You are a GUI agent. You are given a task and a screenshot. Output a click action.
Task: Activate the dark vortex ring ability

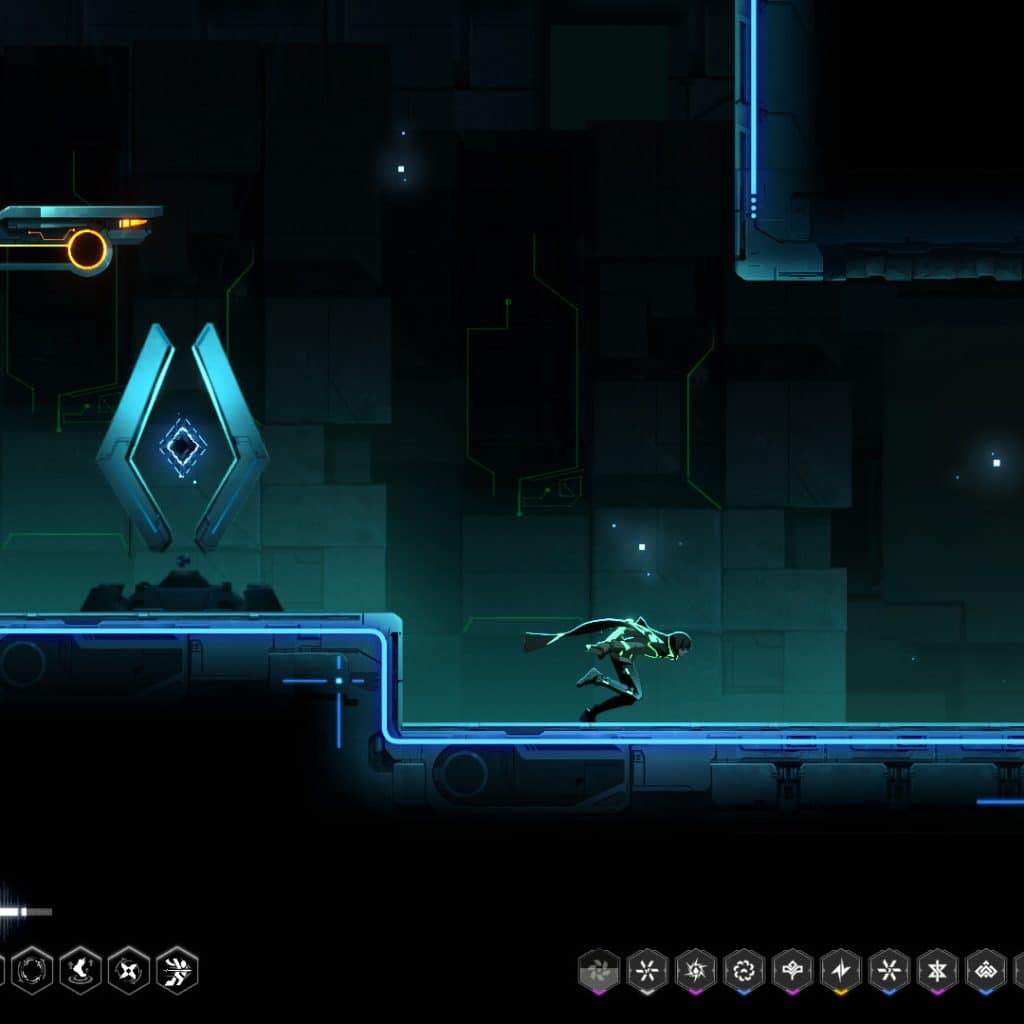click(x=31, y=969)
